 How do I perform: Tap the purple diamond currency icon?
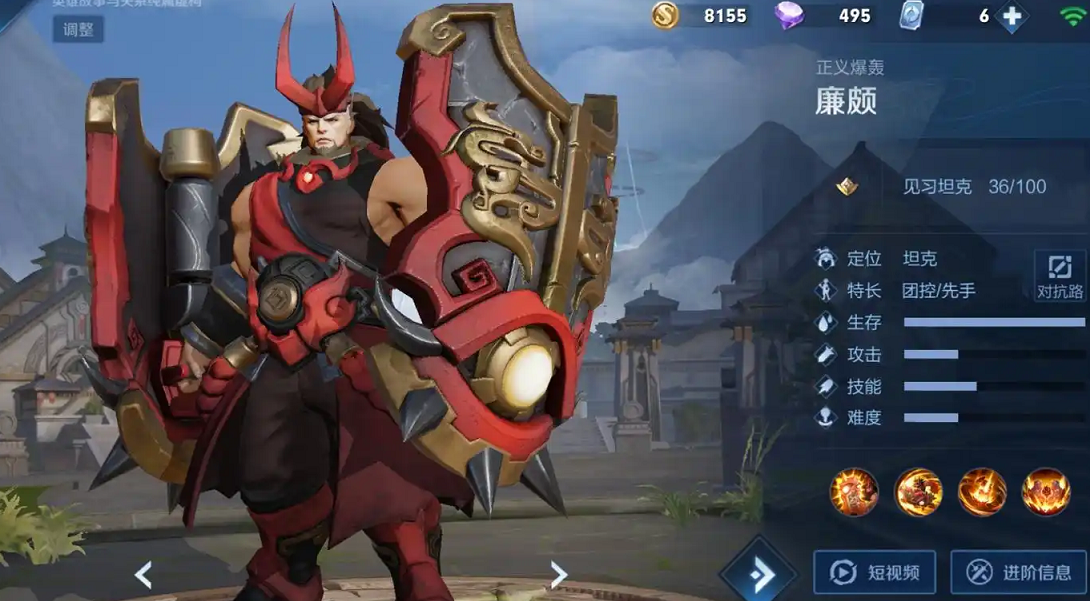[x=789, y=16]
